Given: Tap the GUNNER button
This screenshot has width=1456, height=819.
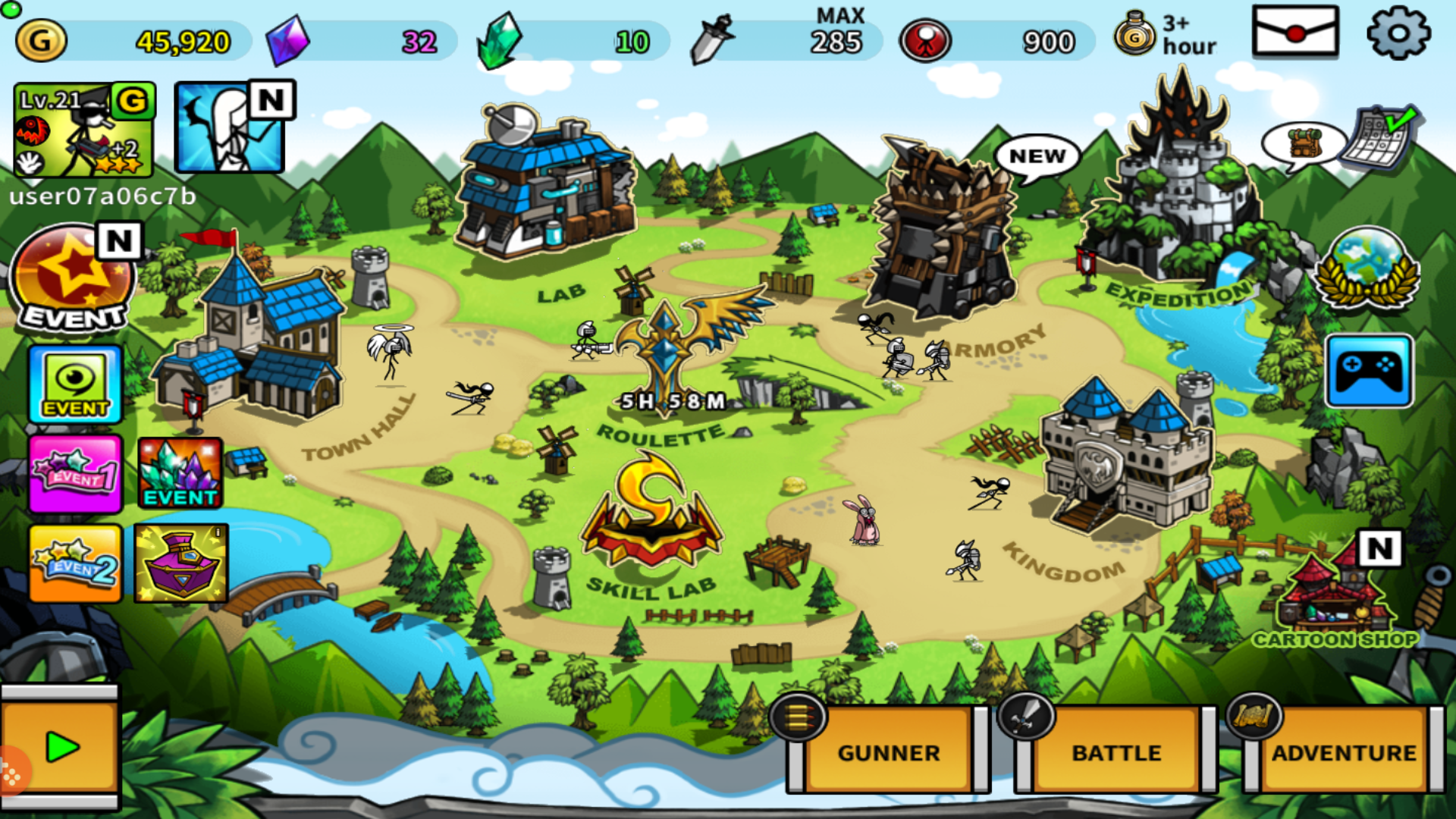Looking at the screenshot, I should pos(888,752).
